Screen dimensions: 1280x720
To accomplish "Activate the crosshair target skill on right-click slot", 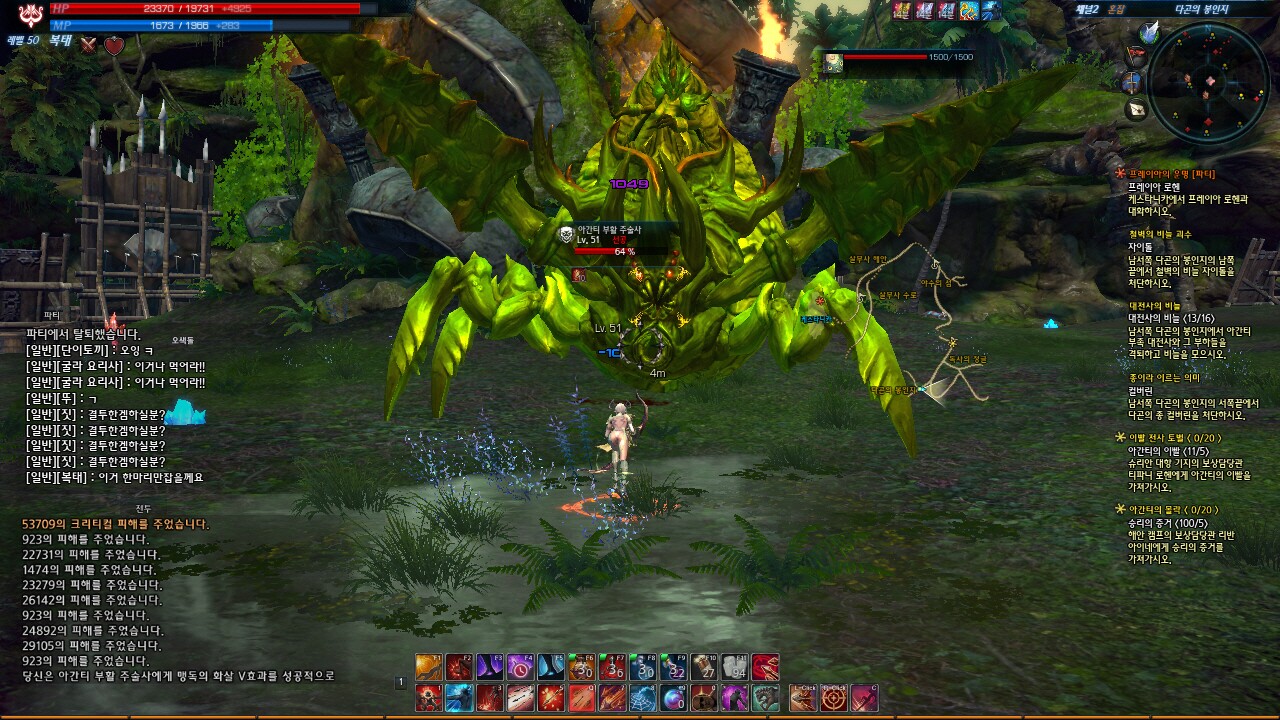I will pos(833,697).
